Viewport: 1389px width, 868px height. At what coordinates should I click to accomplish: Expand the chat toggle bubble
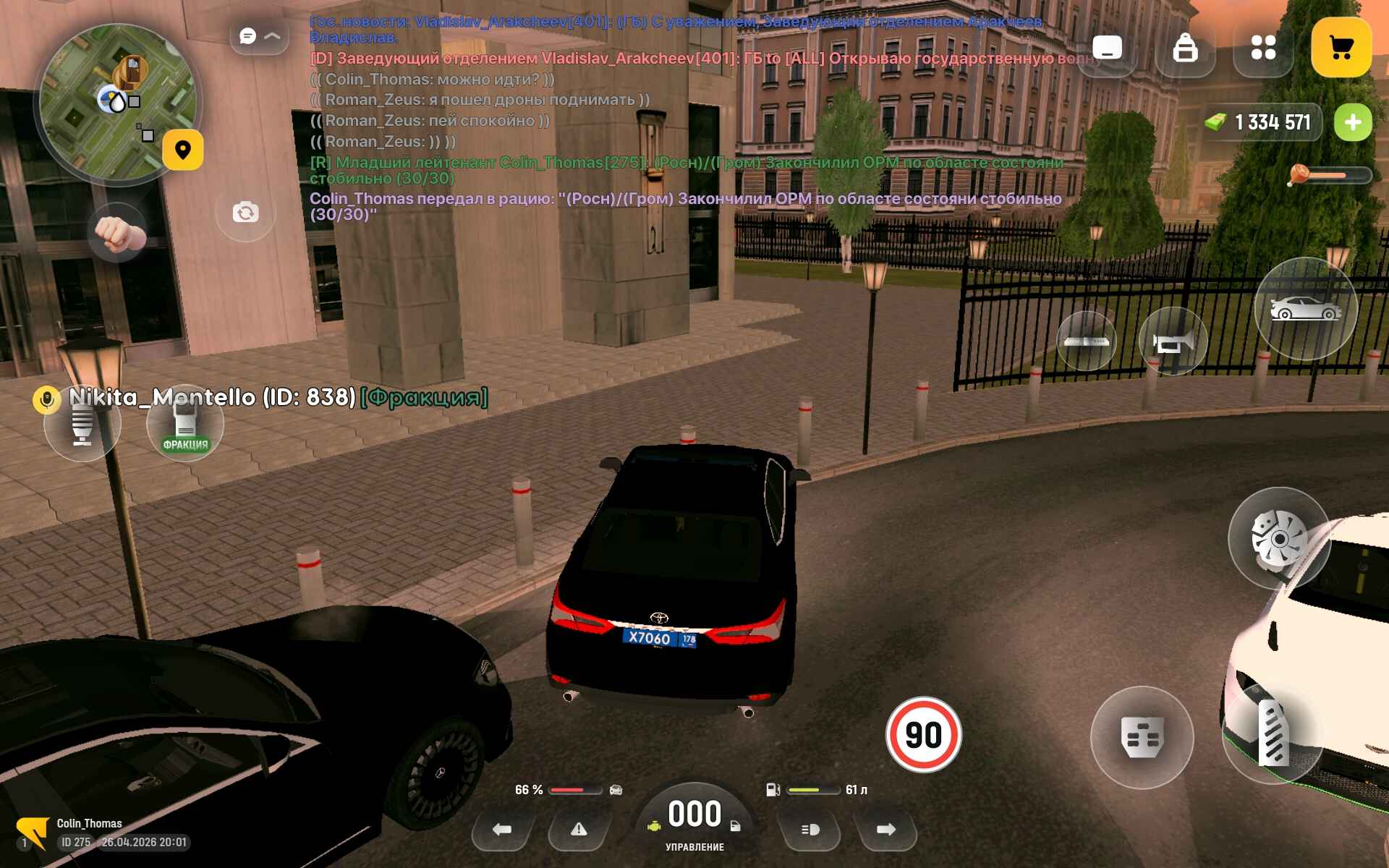pyautogui.click(x=259, y=36)
